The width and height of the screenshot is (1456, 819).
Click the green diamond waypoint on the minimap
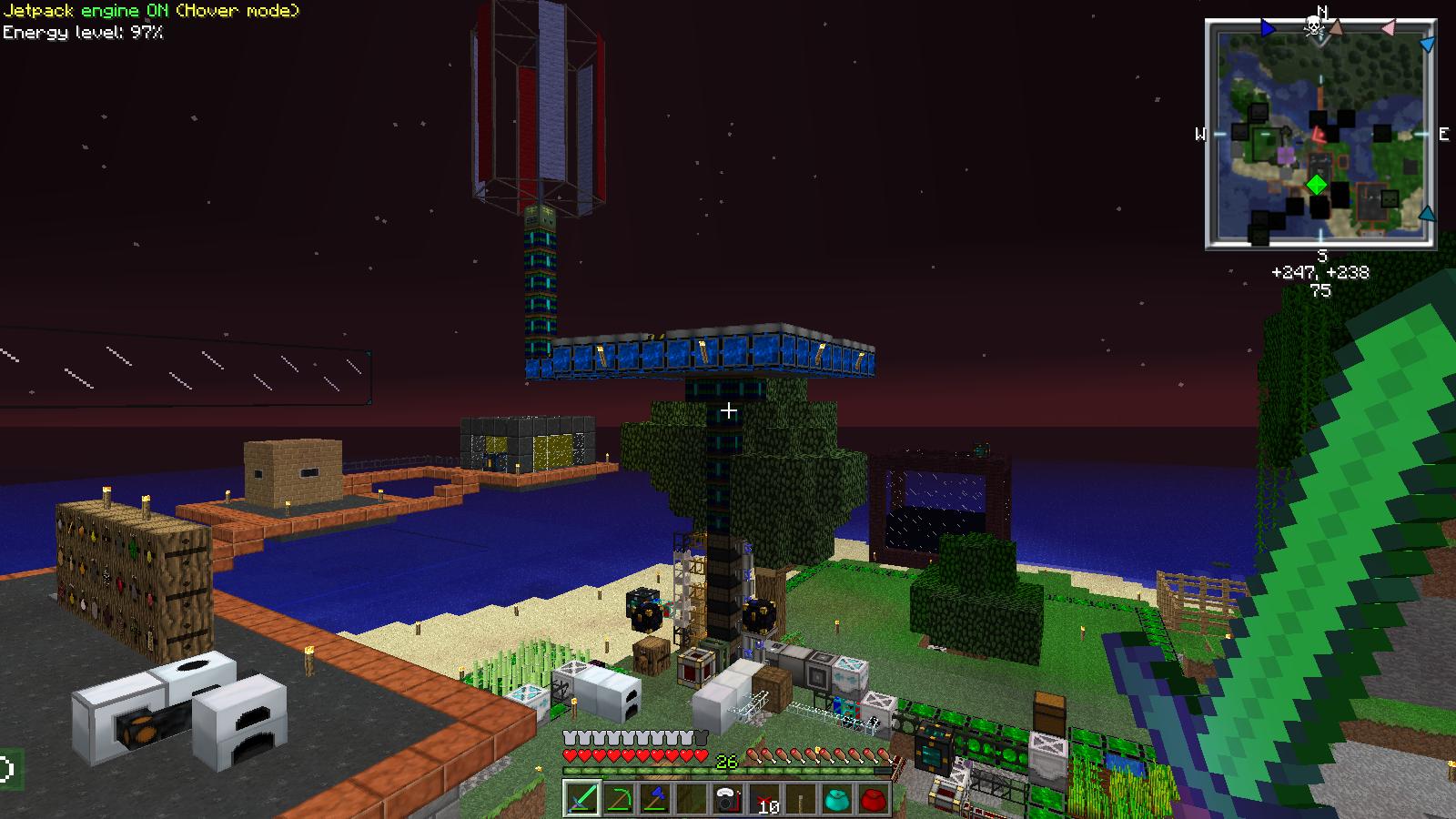click(1317, 186)
